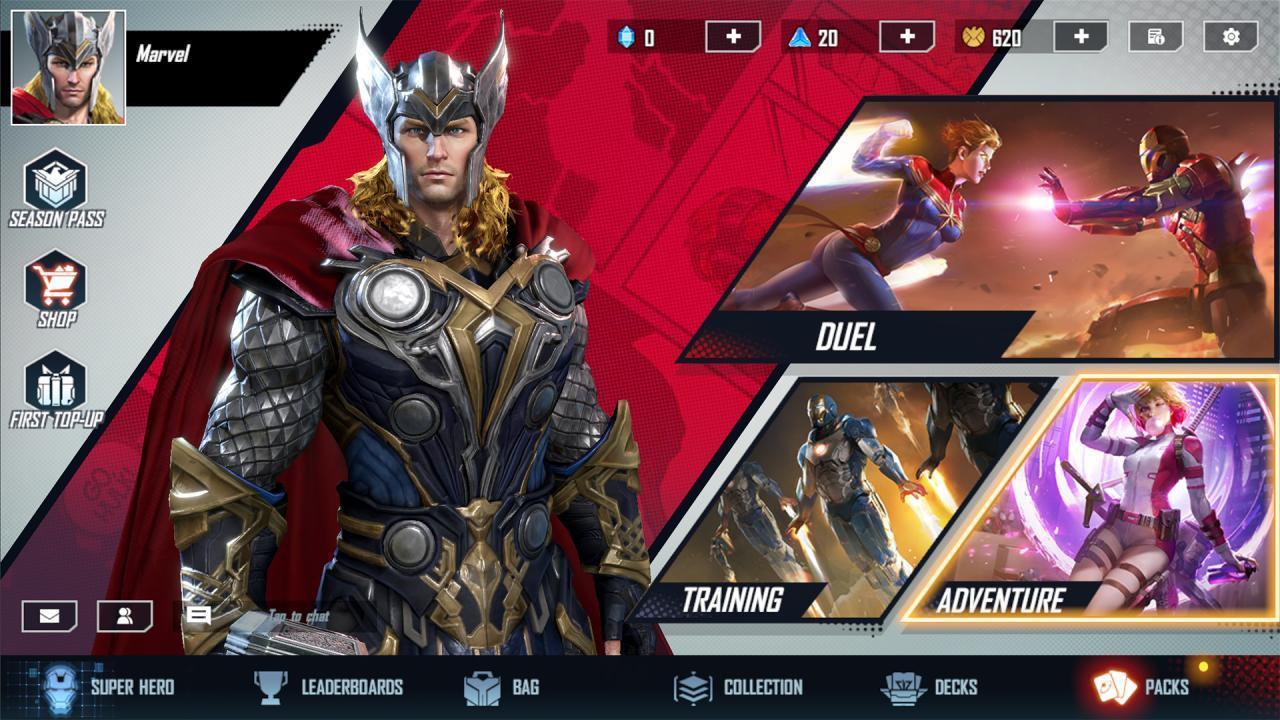The width and height of the screenshot is (1280, 720).
Task: Go to the Super Hero tab
Action: [108, 687]
